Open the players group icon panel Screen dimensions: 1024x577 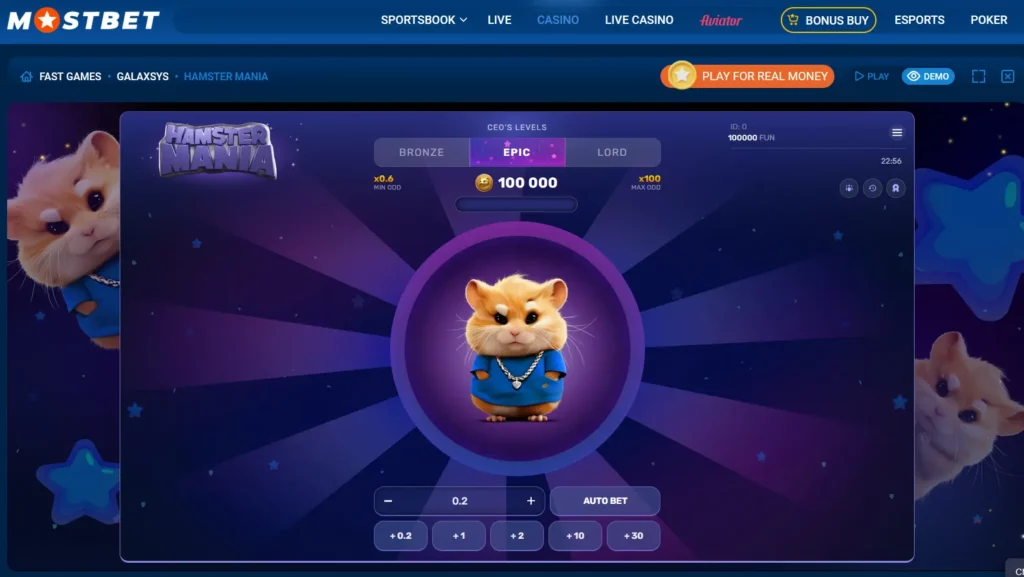849,188
